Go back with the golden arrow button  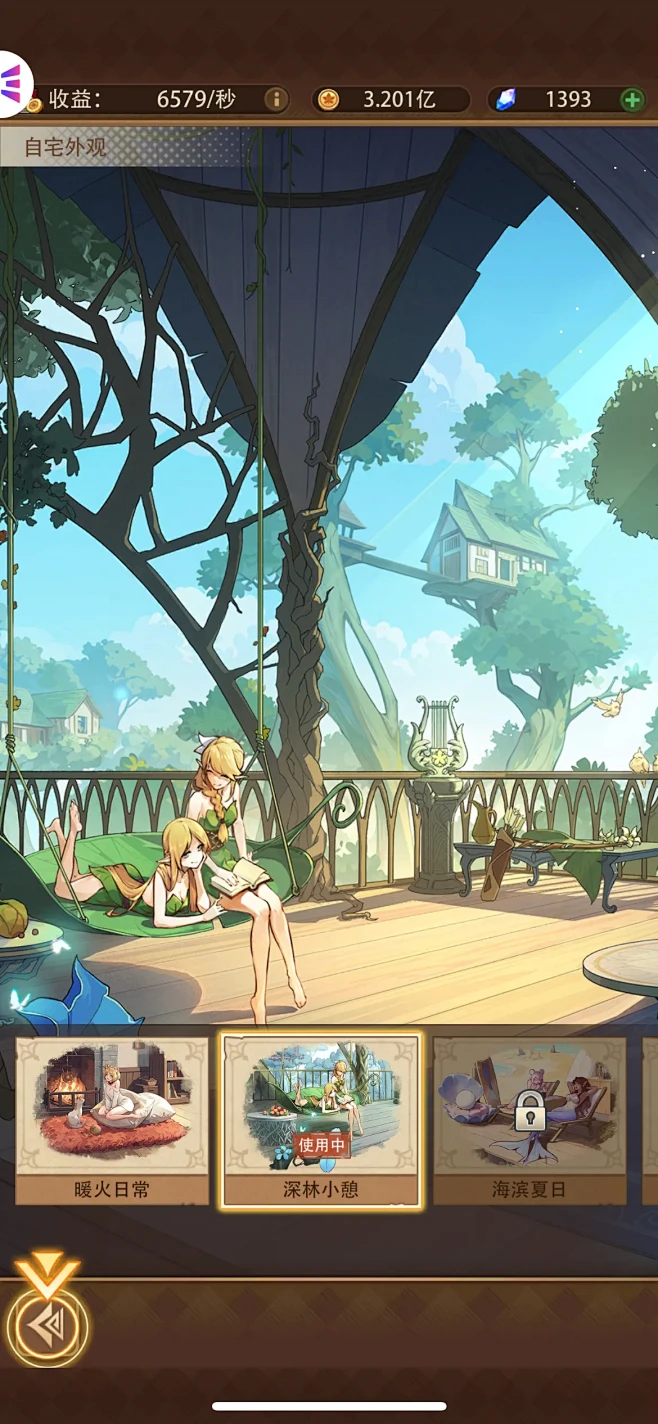pyautogui.click(x=47, y=1326)
